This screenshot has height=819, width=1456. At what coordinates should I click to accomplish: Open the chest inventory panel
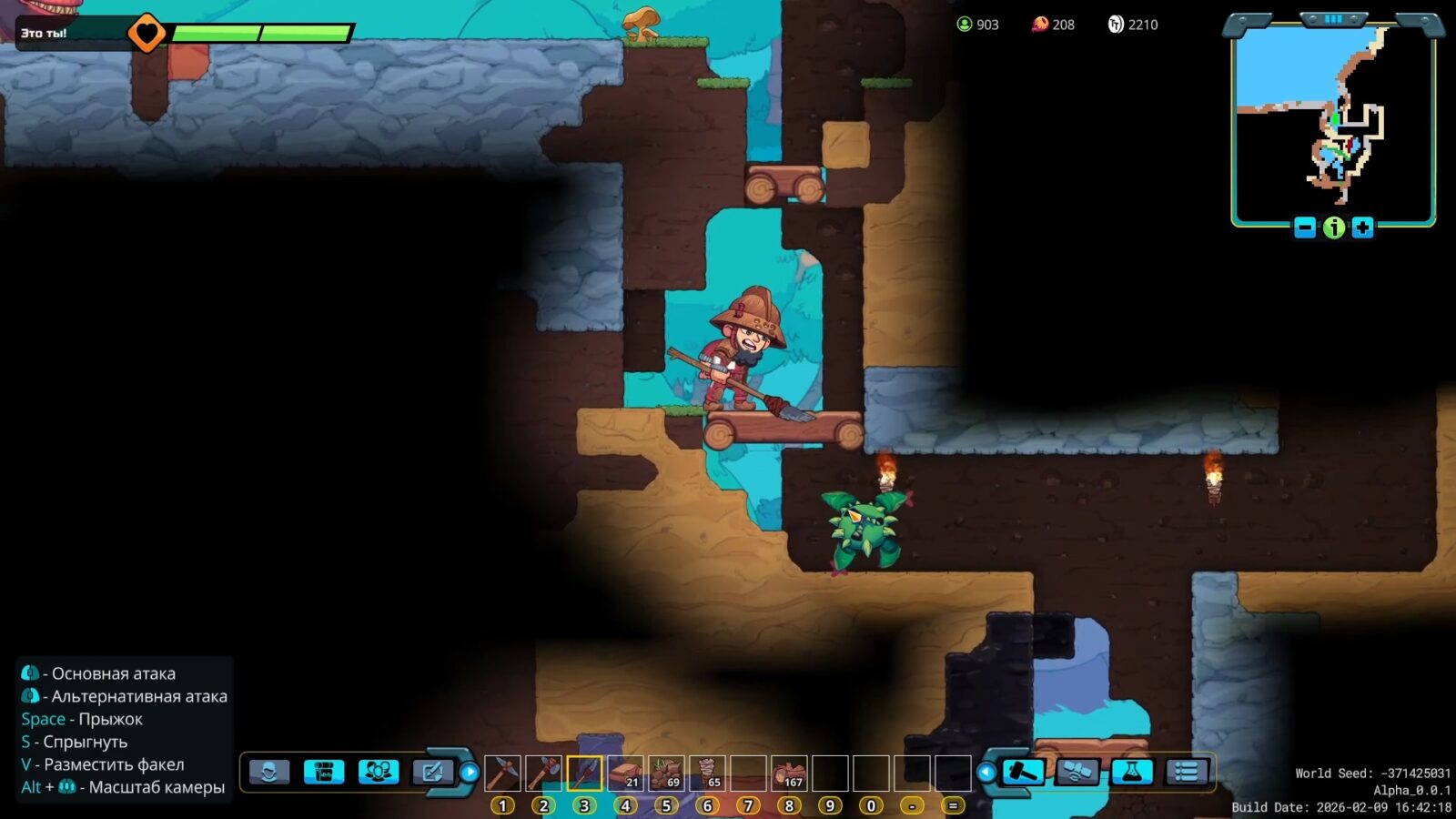[324, 773]
